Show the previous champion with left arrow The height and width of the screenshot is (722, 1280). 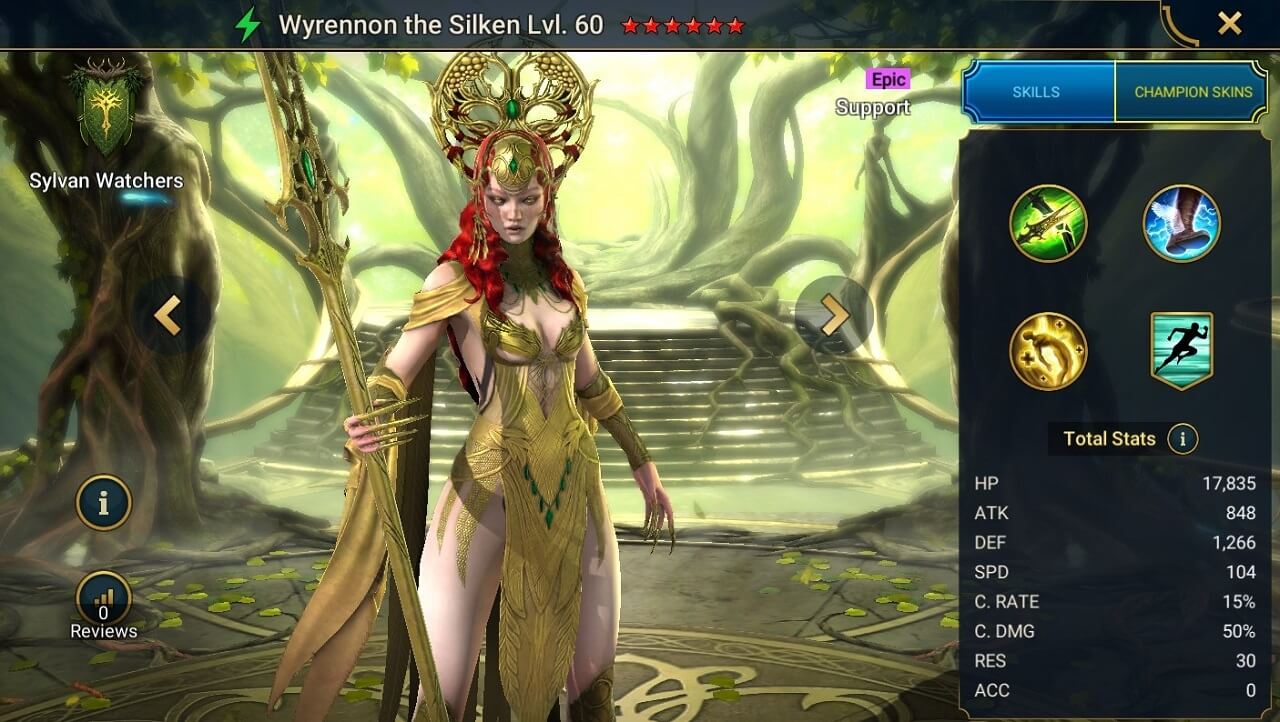click(x=167, y=316)
